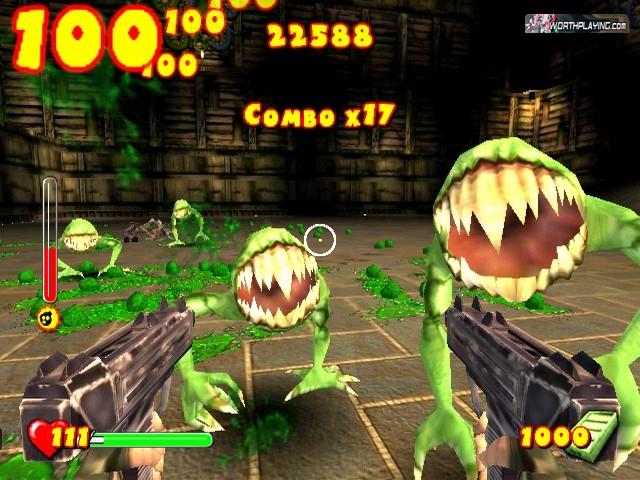Select the green ammo box icon

coord(600,434)
